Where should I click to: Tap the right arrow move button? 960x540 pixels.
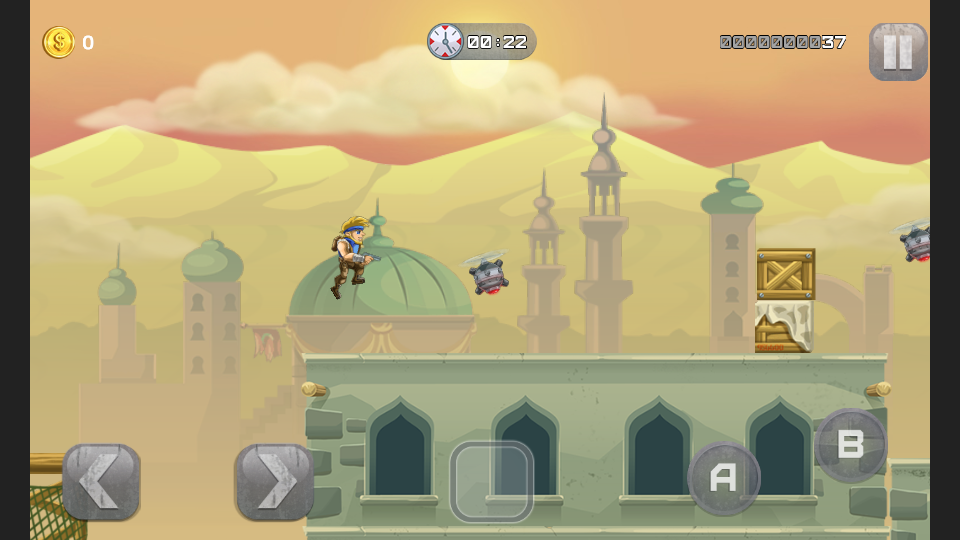pos(274,482)
